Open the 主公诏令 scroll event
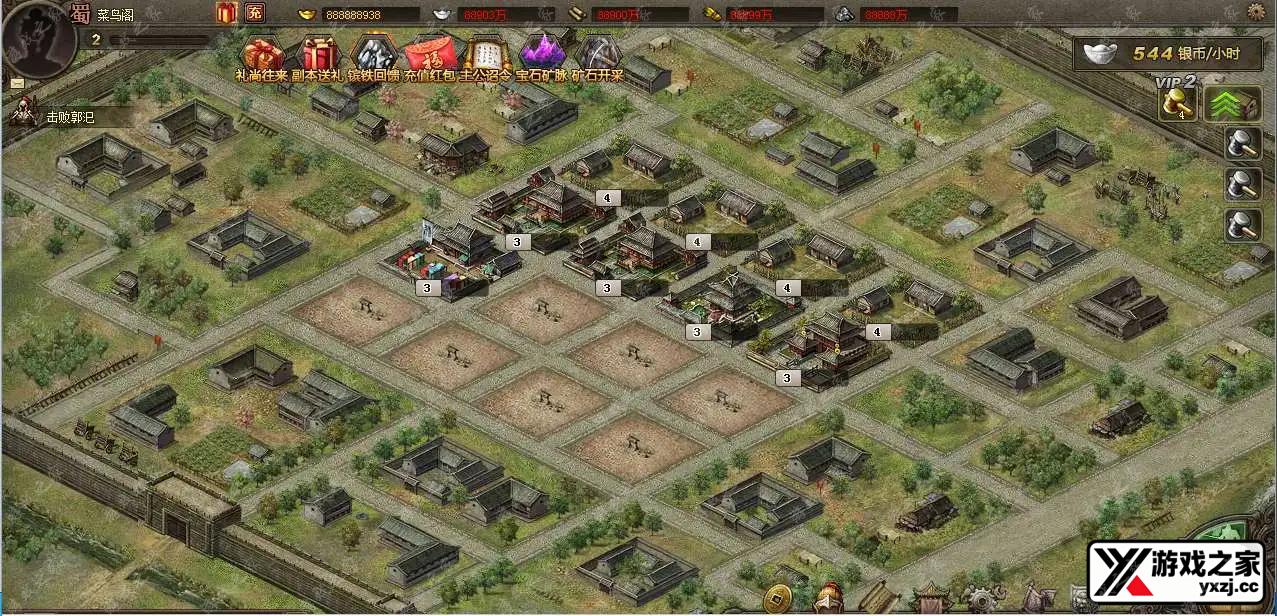This screenshot has height=616, width=1277. pyautogui.click(x=487, y=53)
